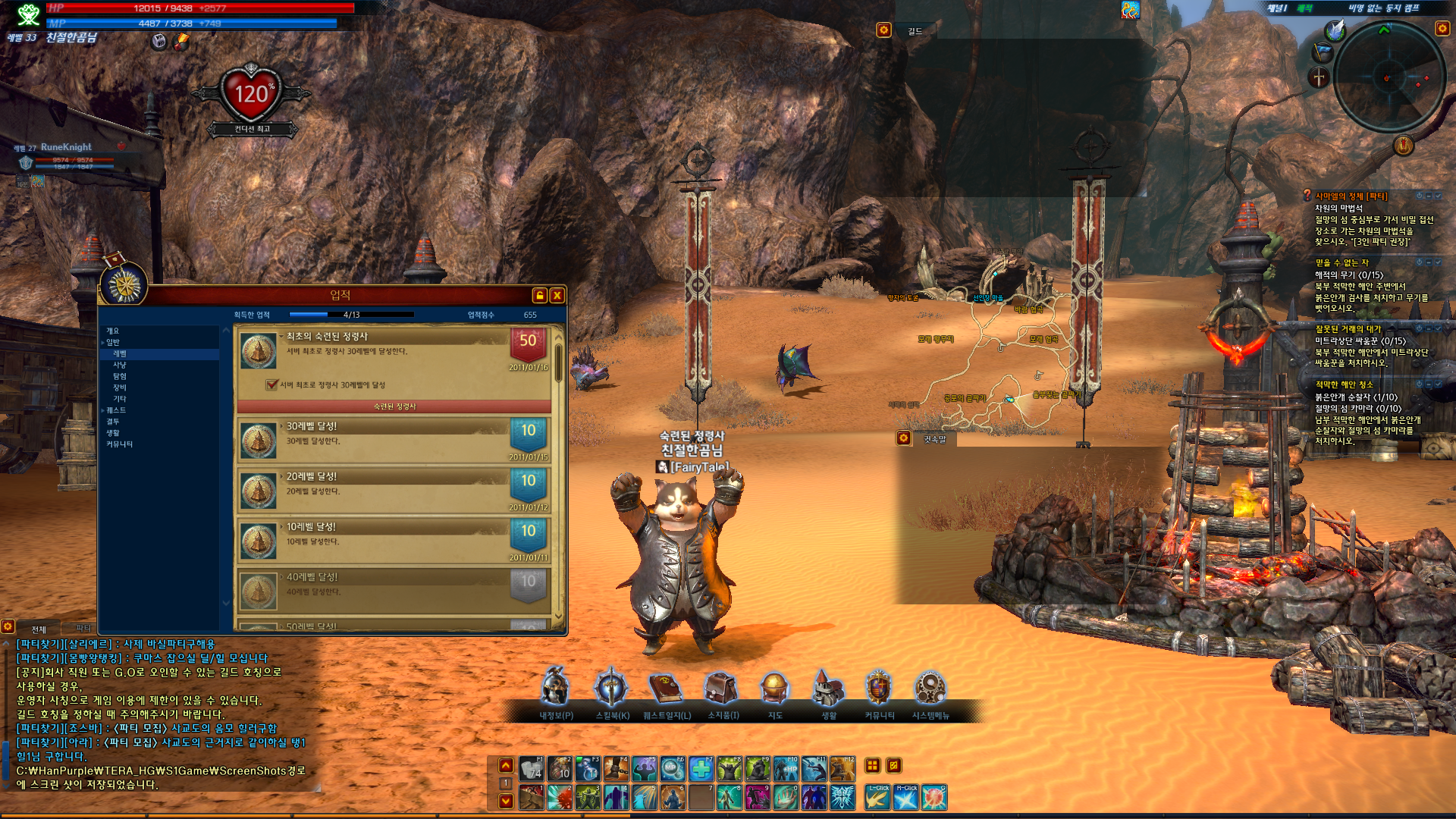Use the green cross heal skill (F7)
The height and width of the screenshot is (819, 1456).
[x=701, y=769]
